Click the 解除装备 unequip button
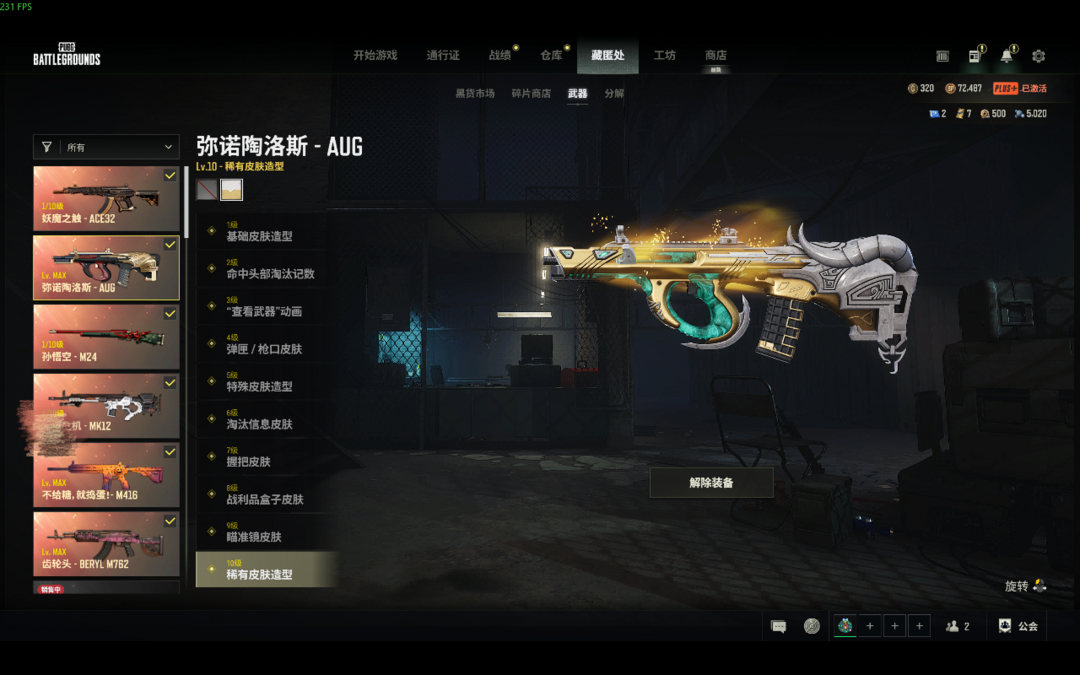The width and height of the screenshot is (1080, 675). pyautogui.click(x=711, y=483)
